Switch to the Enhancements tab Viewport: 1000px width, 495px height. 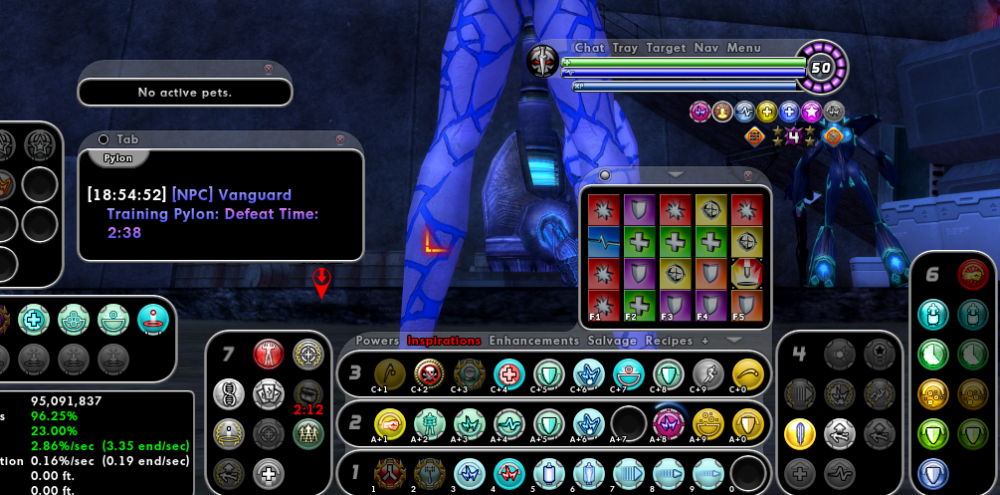[x=533, y=341]
